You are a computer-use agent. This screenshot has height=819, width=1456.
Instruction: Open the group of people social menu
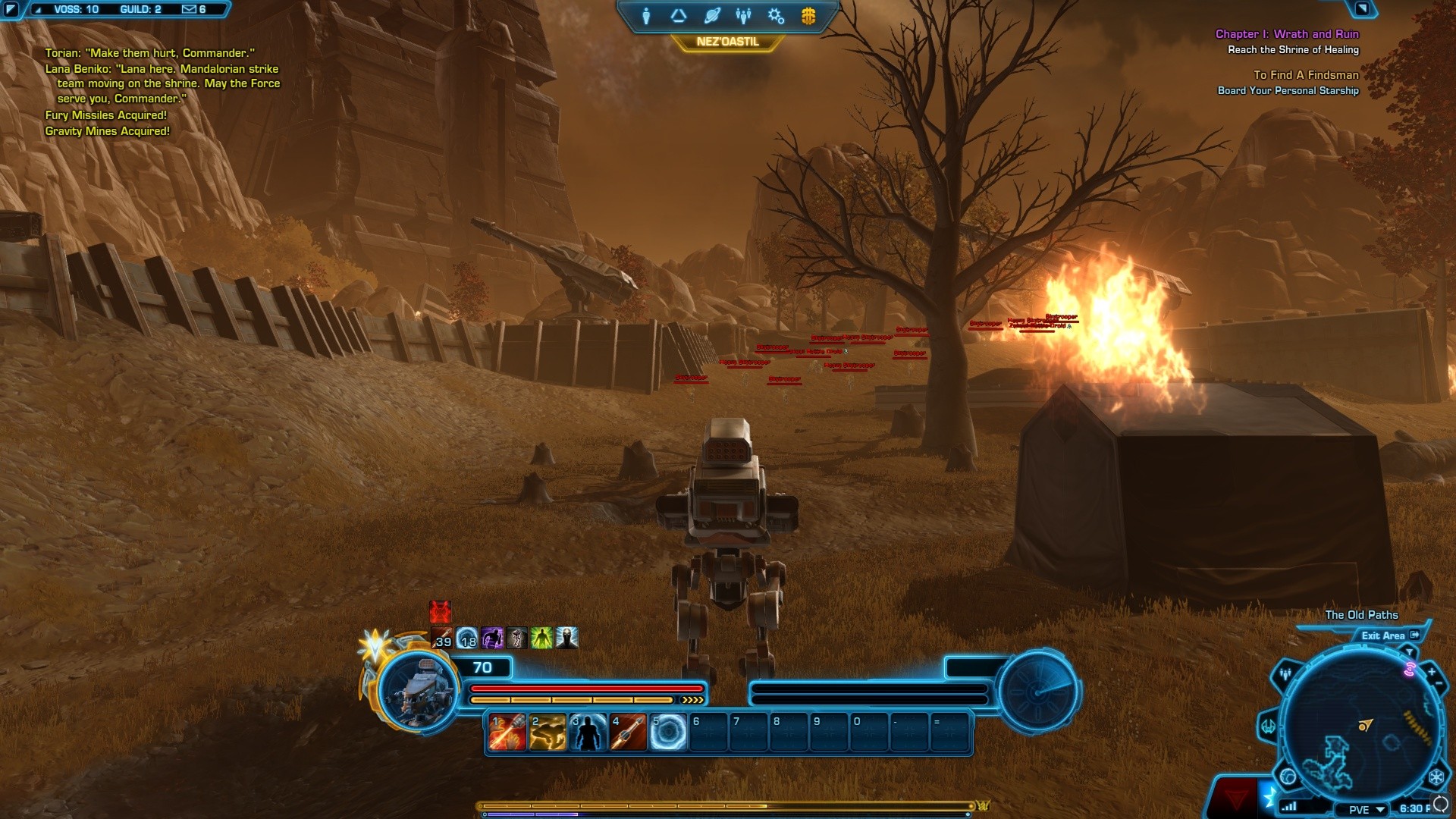click(x=743, y=16)
